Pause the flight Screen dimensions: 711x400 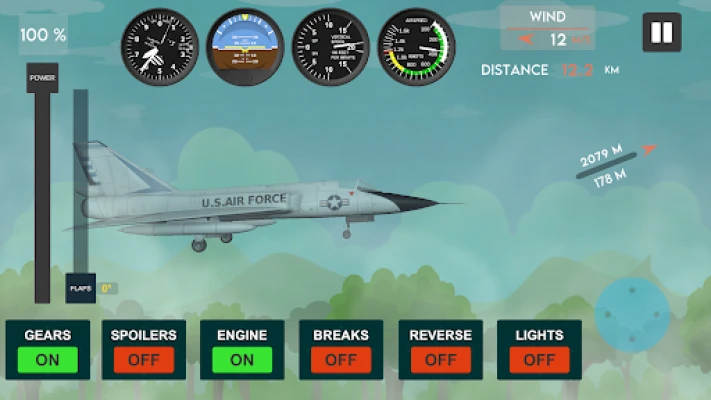pos(661,33)
